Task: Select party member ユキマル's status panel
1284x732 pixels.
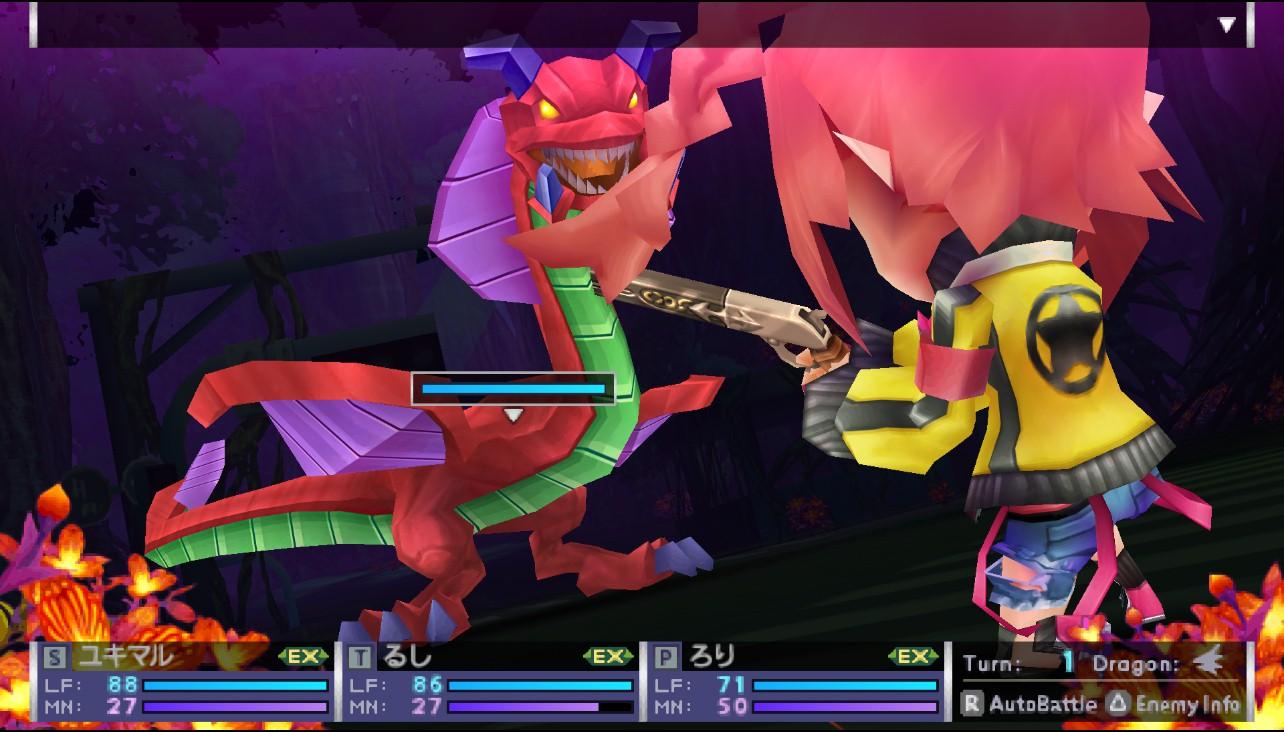Action: (185, 683)
